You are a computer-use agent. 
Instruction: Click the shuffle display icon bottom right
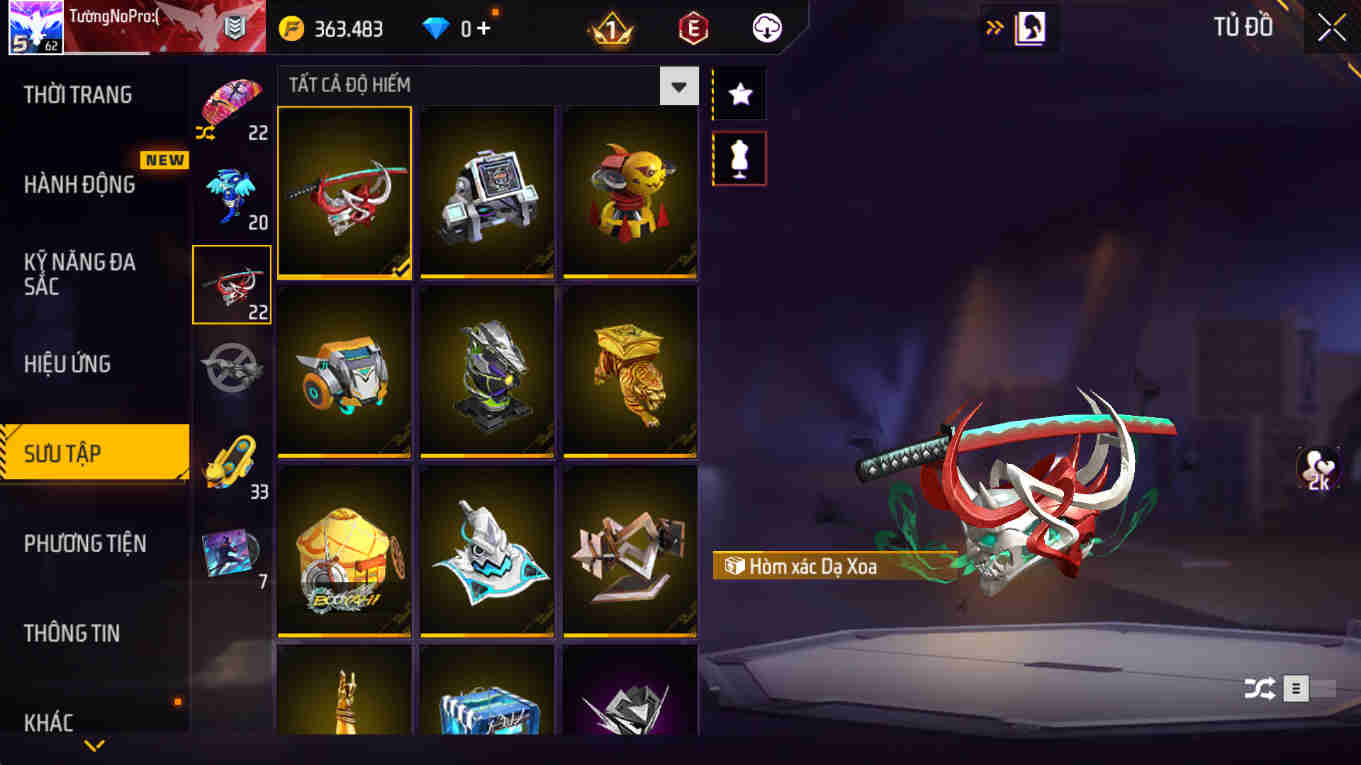[1258, 689]
